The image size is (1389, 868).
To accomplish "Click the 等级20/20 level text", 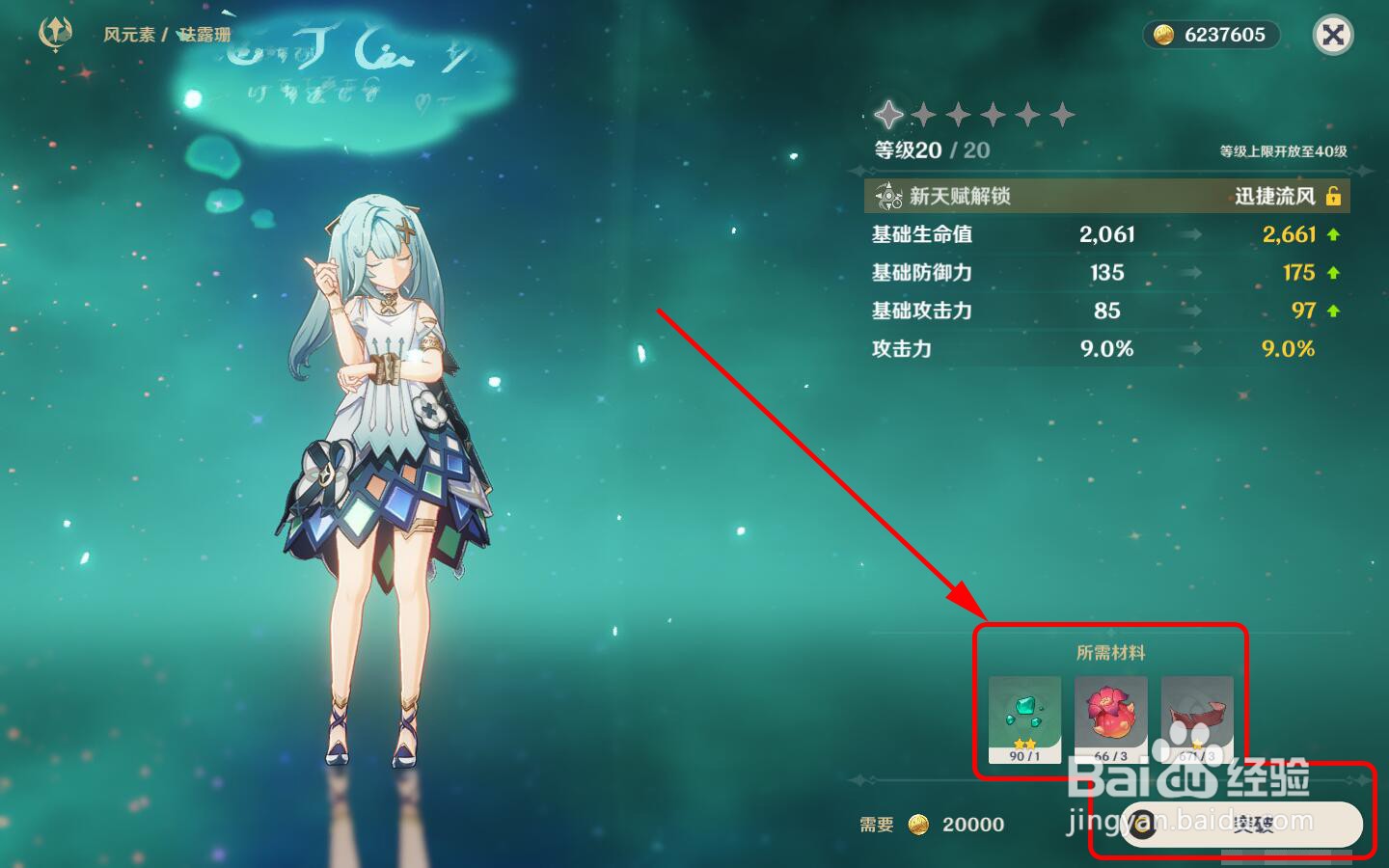I will (x=927, y=149).
